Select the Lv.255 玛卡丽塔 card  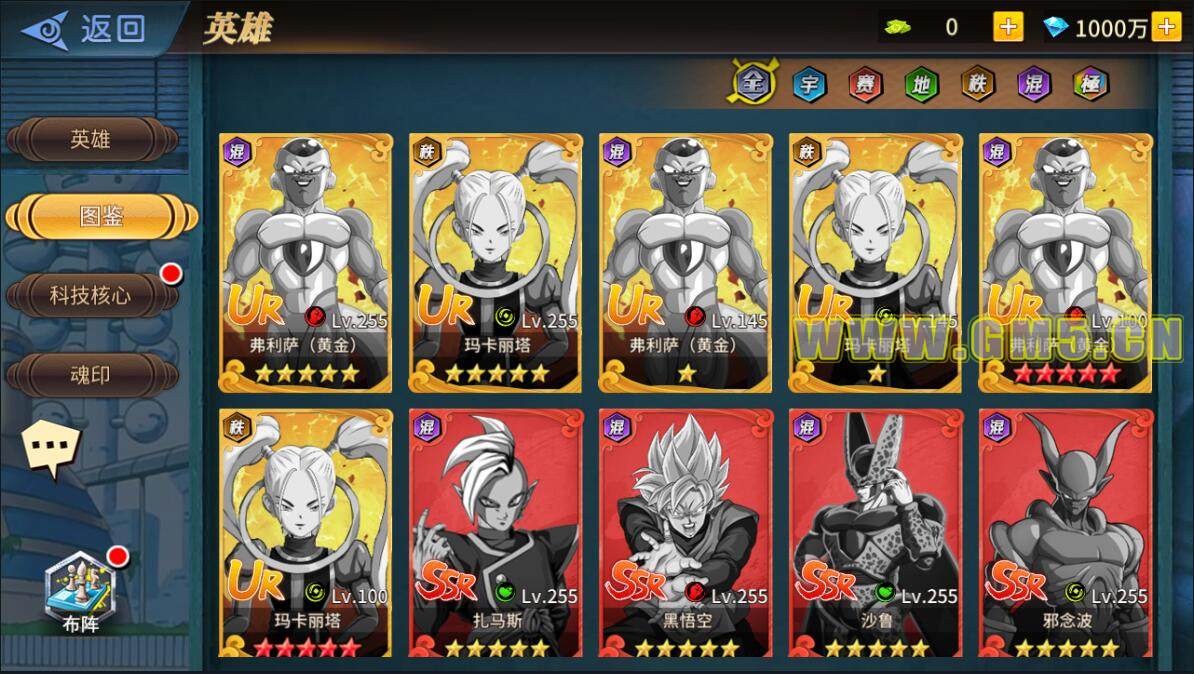pos(495,262)
